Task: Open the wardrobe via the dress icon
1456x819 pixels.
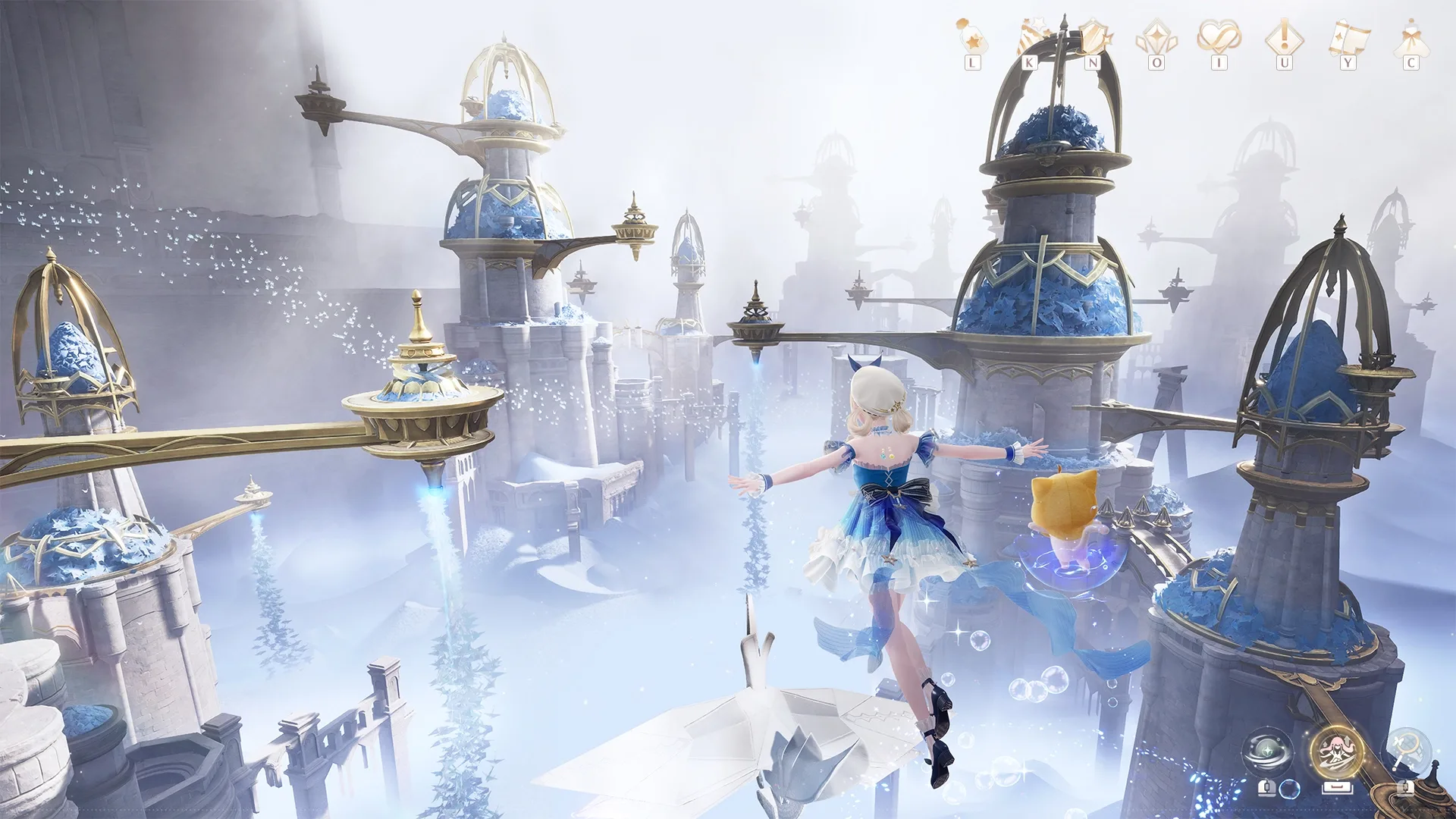Action: pyautogui.click(x=1410, y=36)
